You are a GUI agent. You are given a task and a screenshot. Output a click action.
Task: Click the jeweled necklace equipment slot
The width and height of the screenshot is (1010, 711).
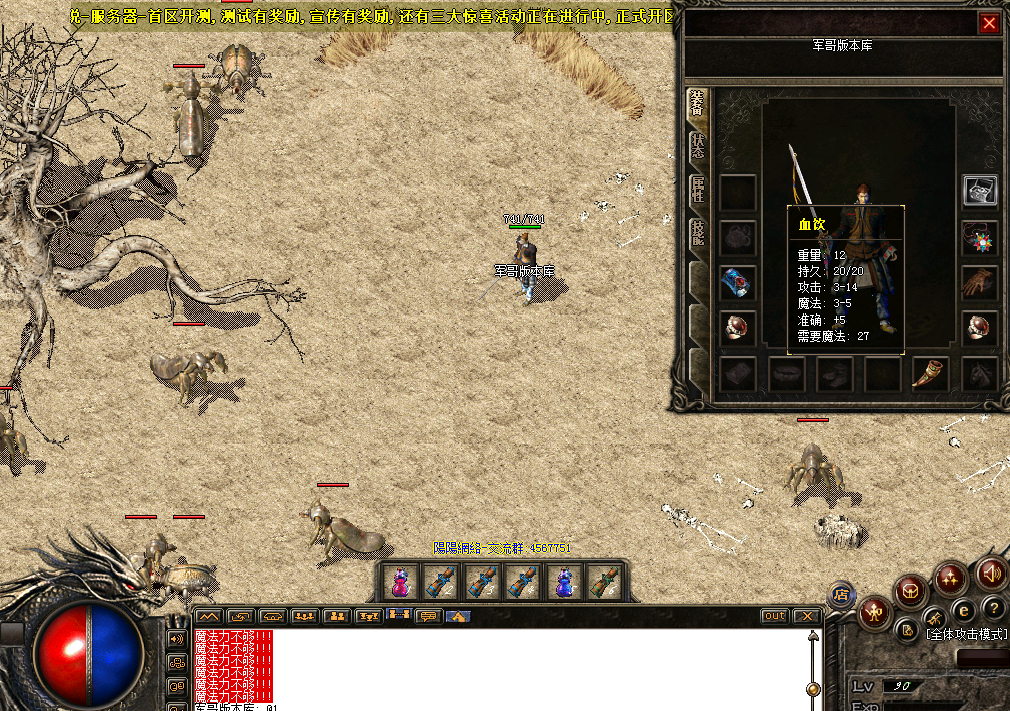[979, 238]
